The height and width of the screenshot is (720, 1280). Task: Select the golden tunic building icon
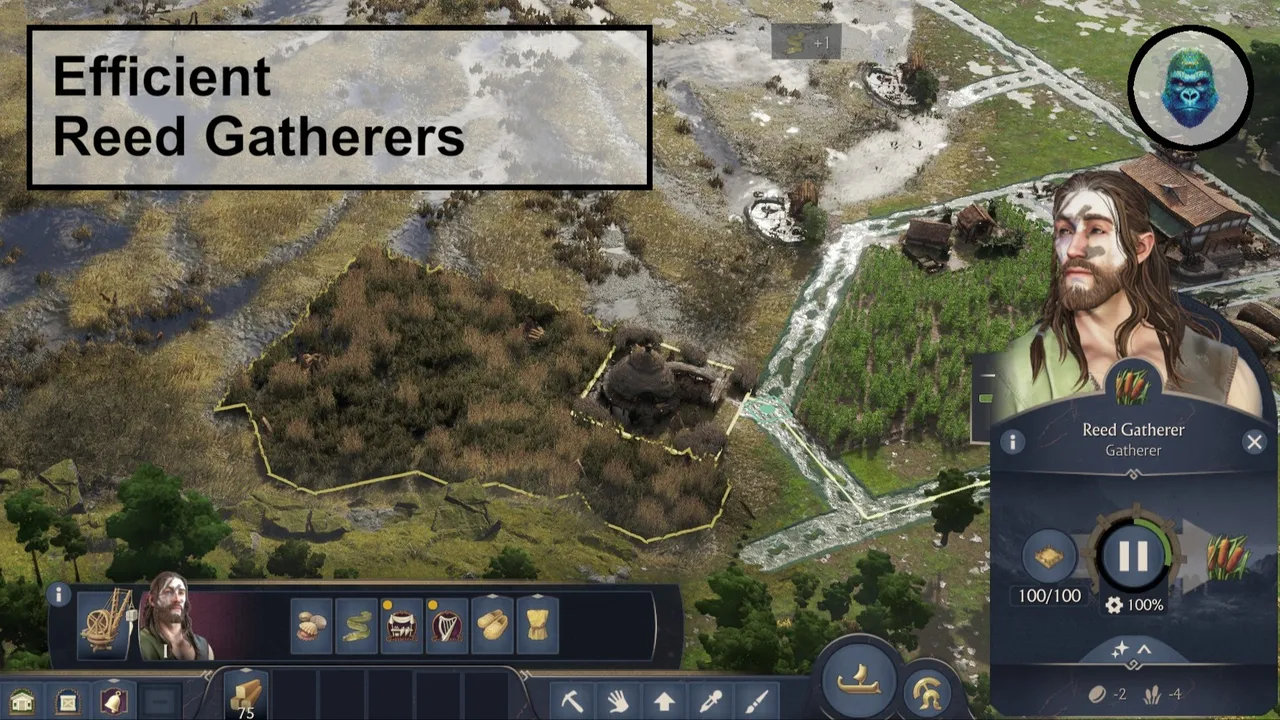pos(537,626)
